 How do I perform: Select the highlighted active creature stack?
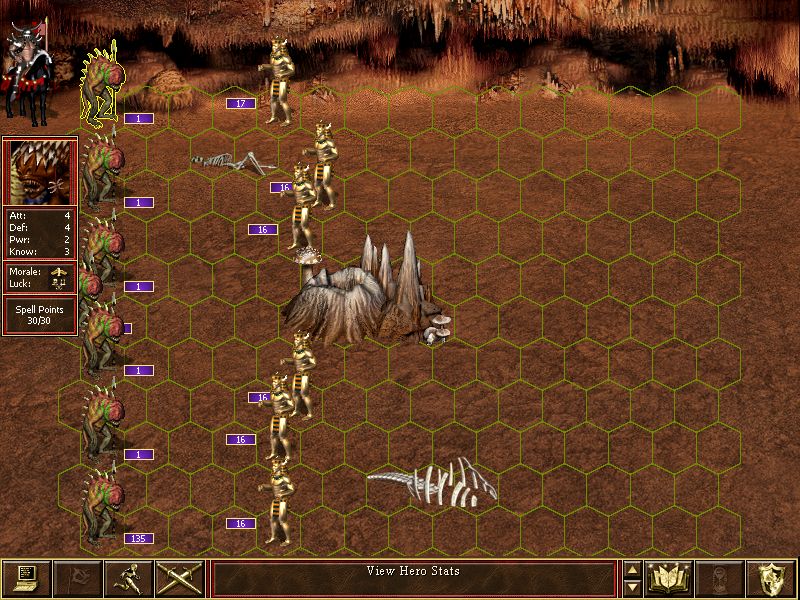click(100, 85)
